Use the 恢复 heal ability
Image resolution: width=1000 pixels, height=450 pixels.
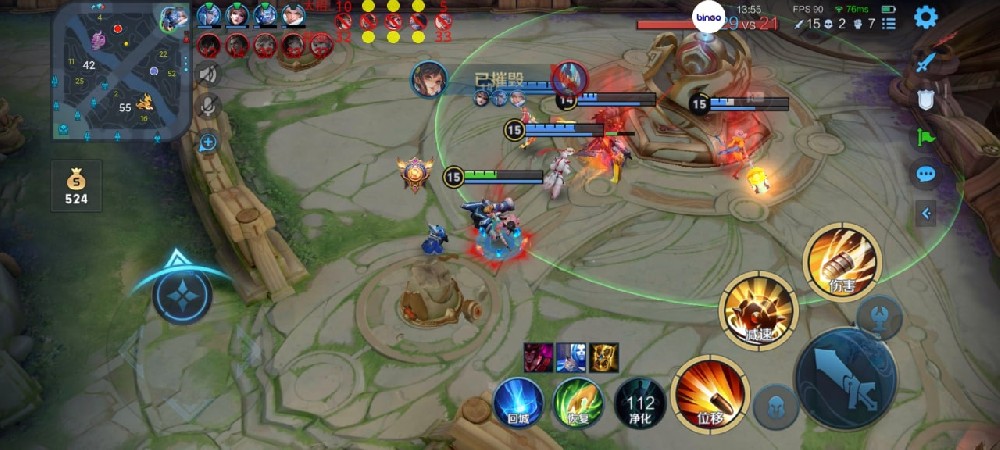pyautogui.click(x=578, y=402)
